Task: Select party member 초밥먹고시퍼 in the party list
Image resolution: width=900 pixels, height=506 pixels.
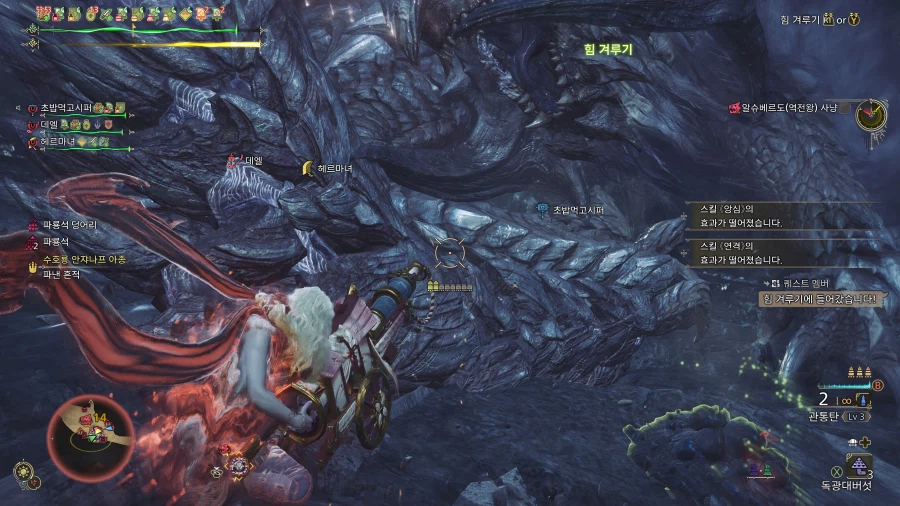Action: 66,108
